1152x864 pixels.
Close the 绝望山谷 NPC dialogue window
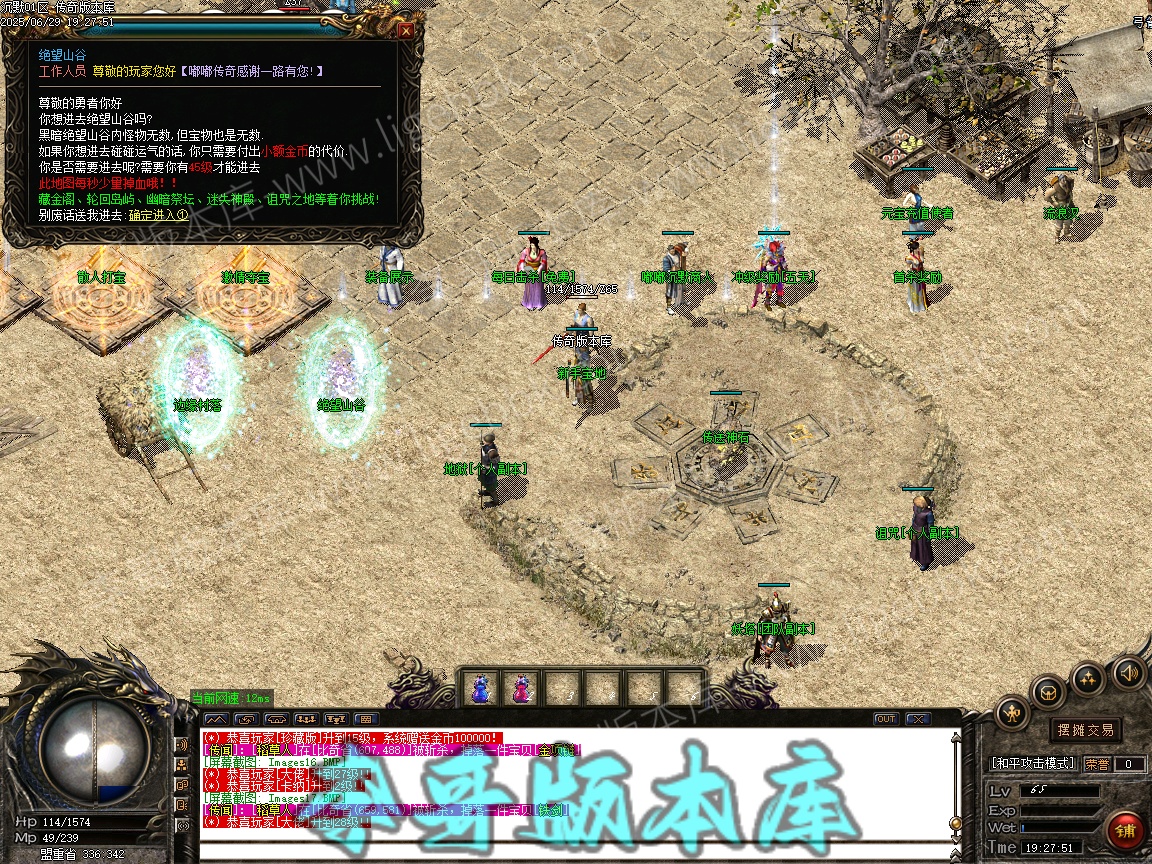[405, 30]
